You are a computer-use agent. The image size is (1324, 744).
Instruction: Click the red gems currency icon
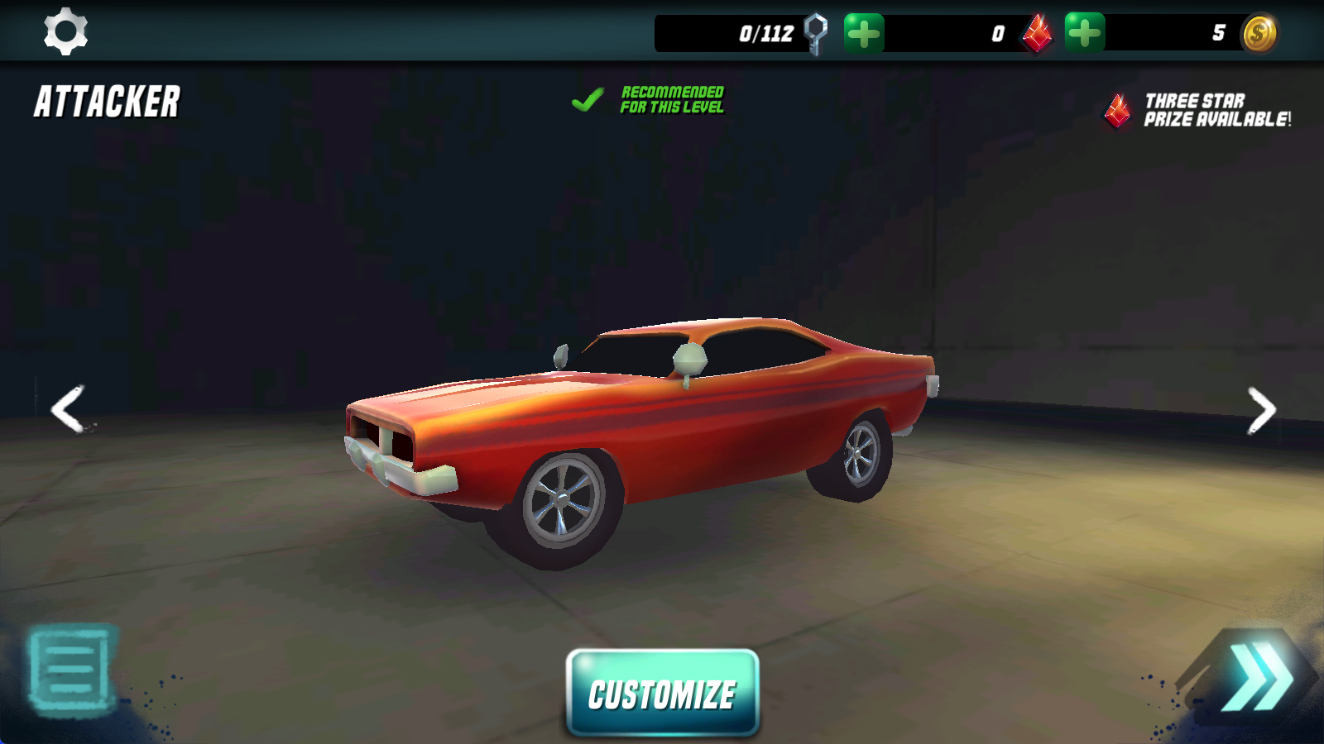(x=1038, y=31)
